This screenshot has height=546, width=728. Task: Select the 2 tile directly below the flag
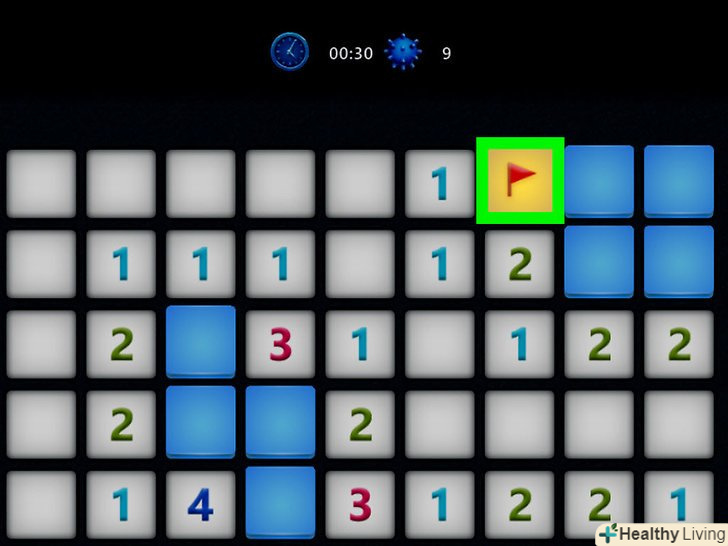click(x=520, y=263)
